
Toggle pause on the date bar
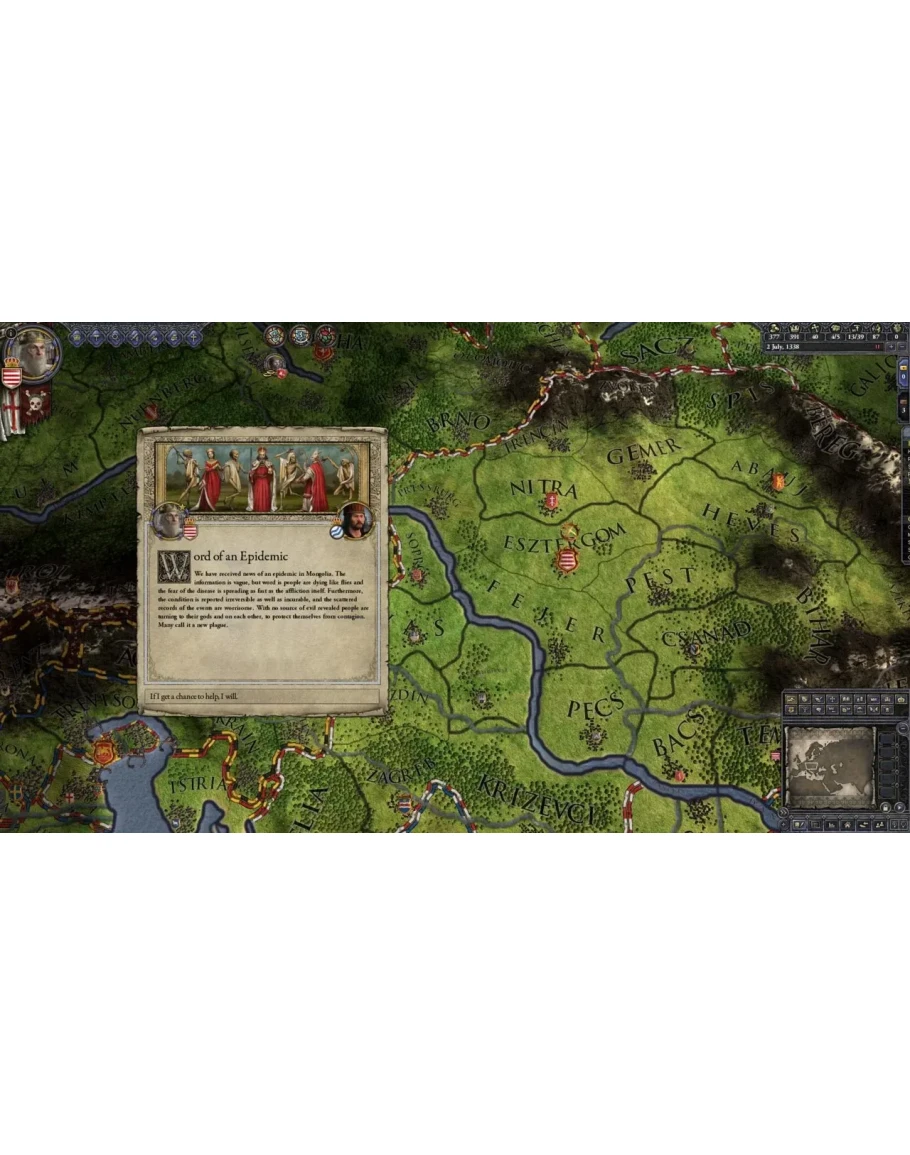877,347
